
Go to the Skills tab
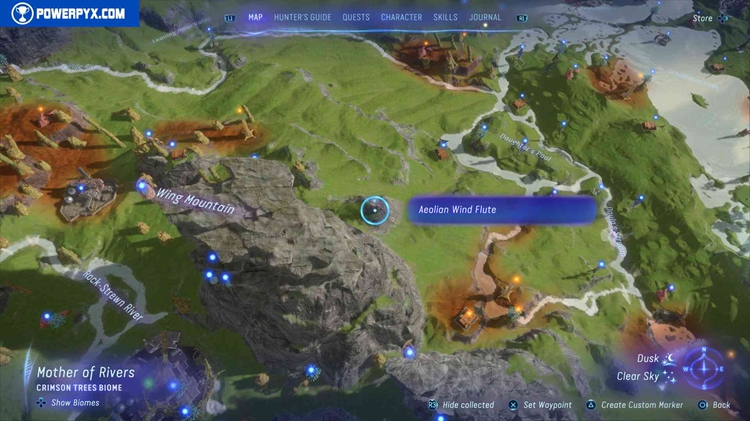coord(445,17)
